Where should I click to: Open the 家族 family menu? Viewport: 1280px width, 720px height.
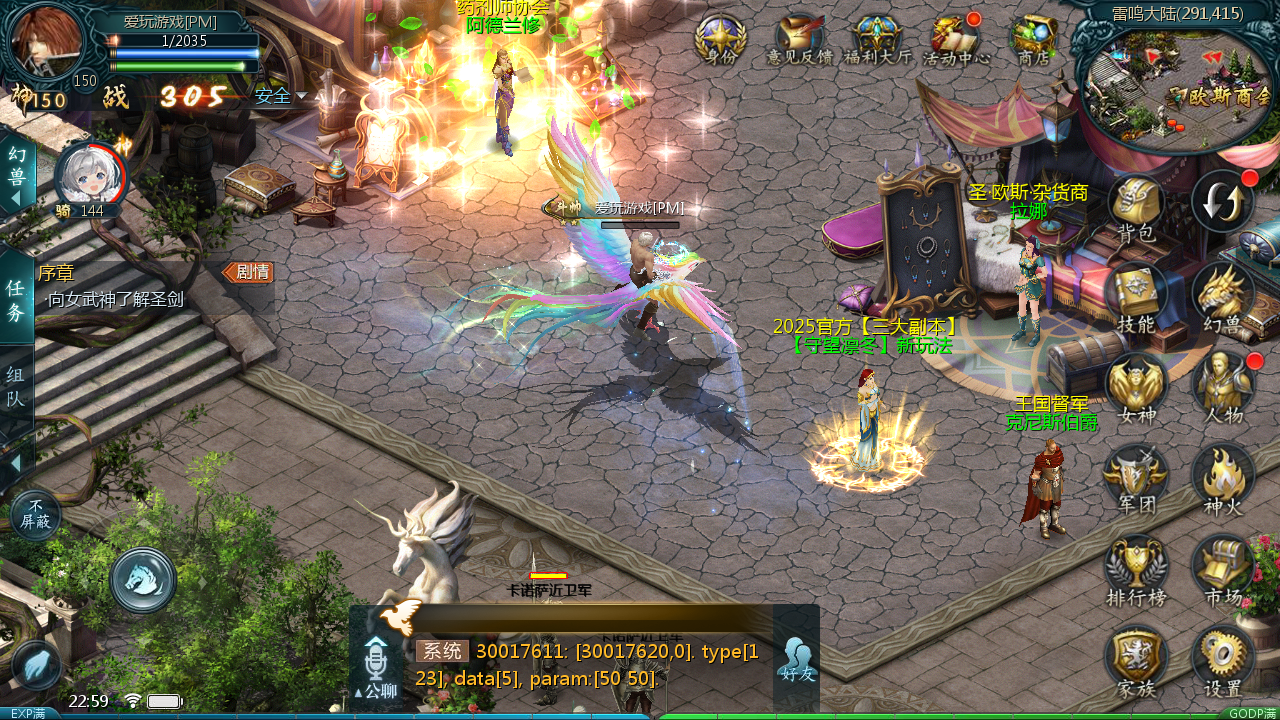point(1136,659)
